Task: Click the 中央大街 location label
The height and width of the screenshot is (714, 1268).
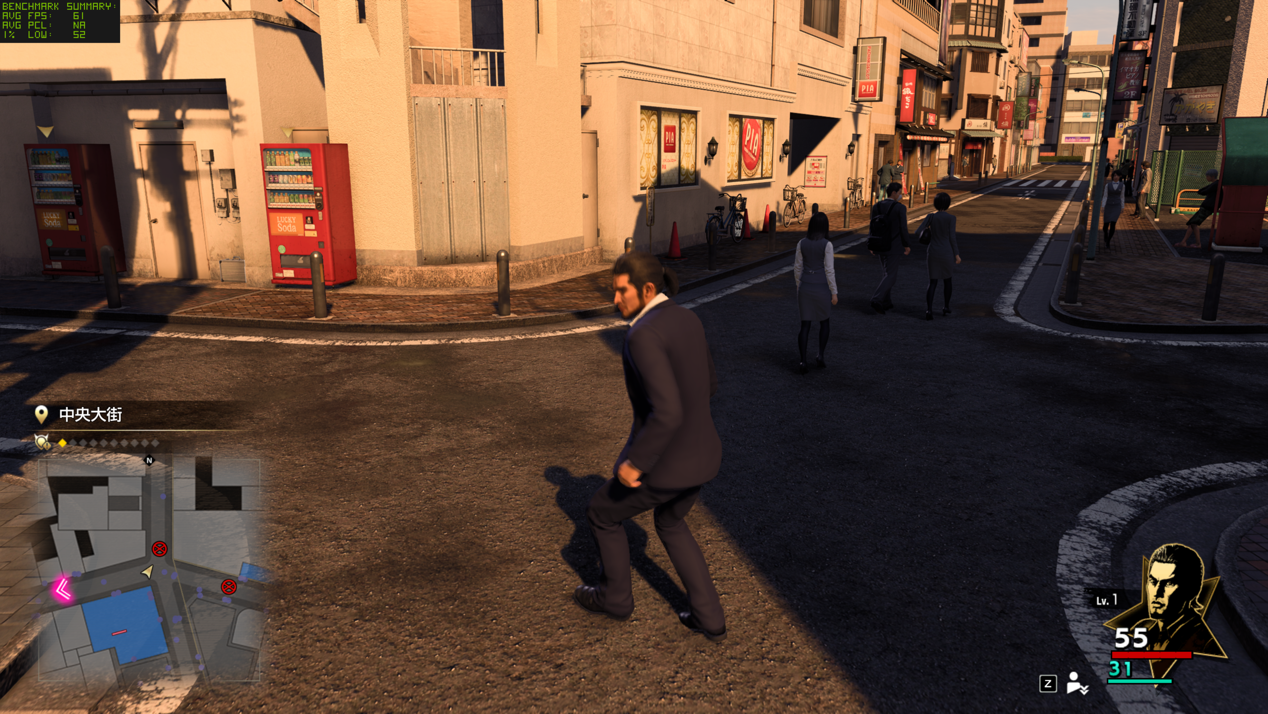Action: click(x=90, y=414)
